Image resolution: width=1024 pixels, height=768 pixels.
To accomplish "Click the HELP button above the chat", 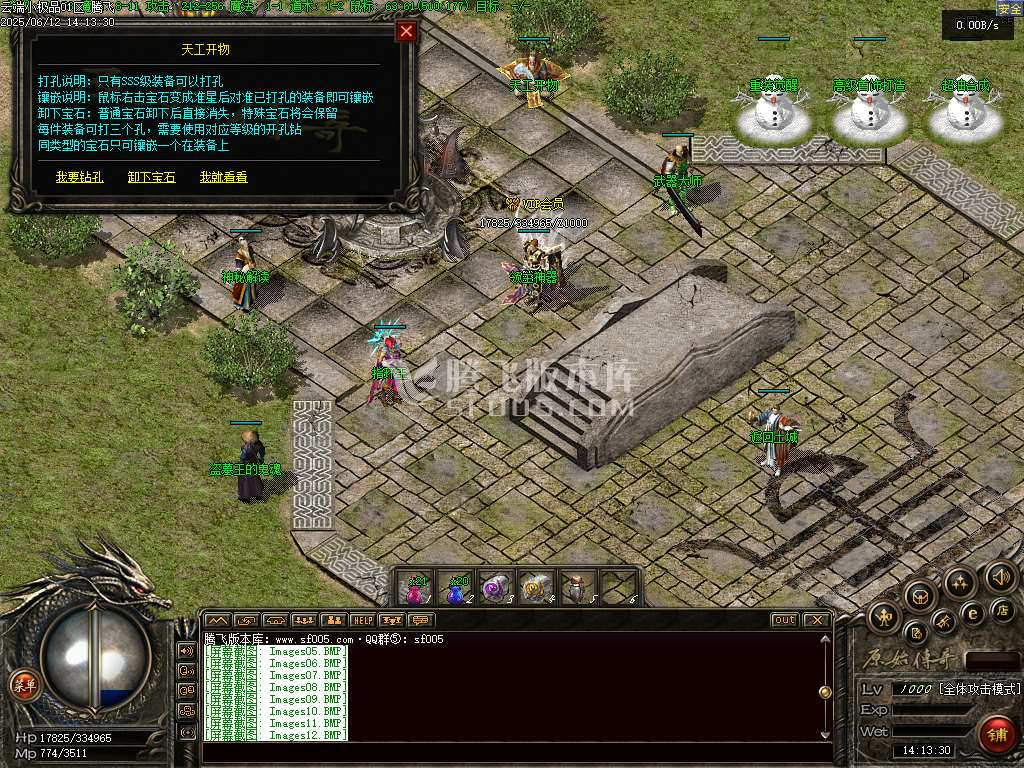I will point(362,621).
